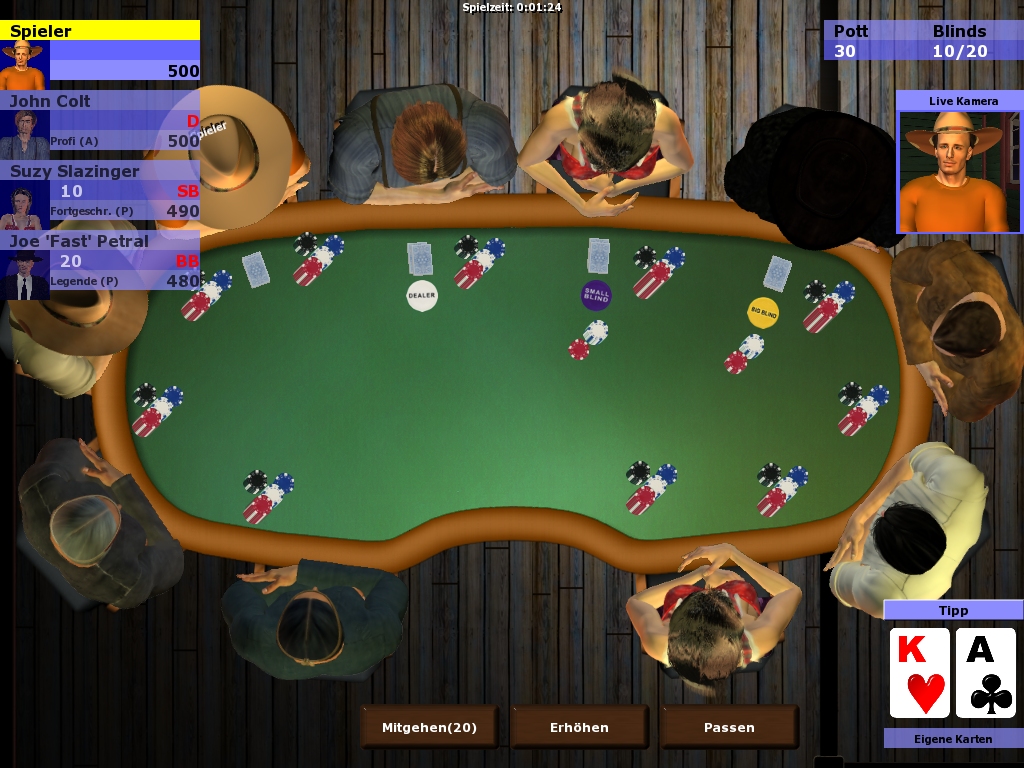Select the King of hearts card
This screenshot has width=1024, height=768.
pyautogui.click(x=919, y=673)
